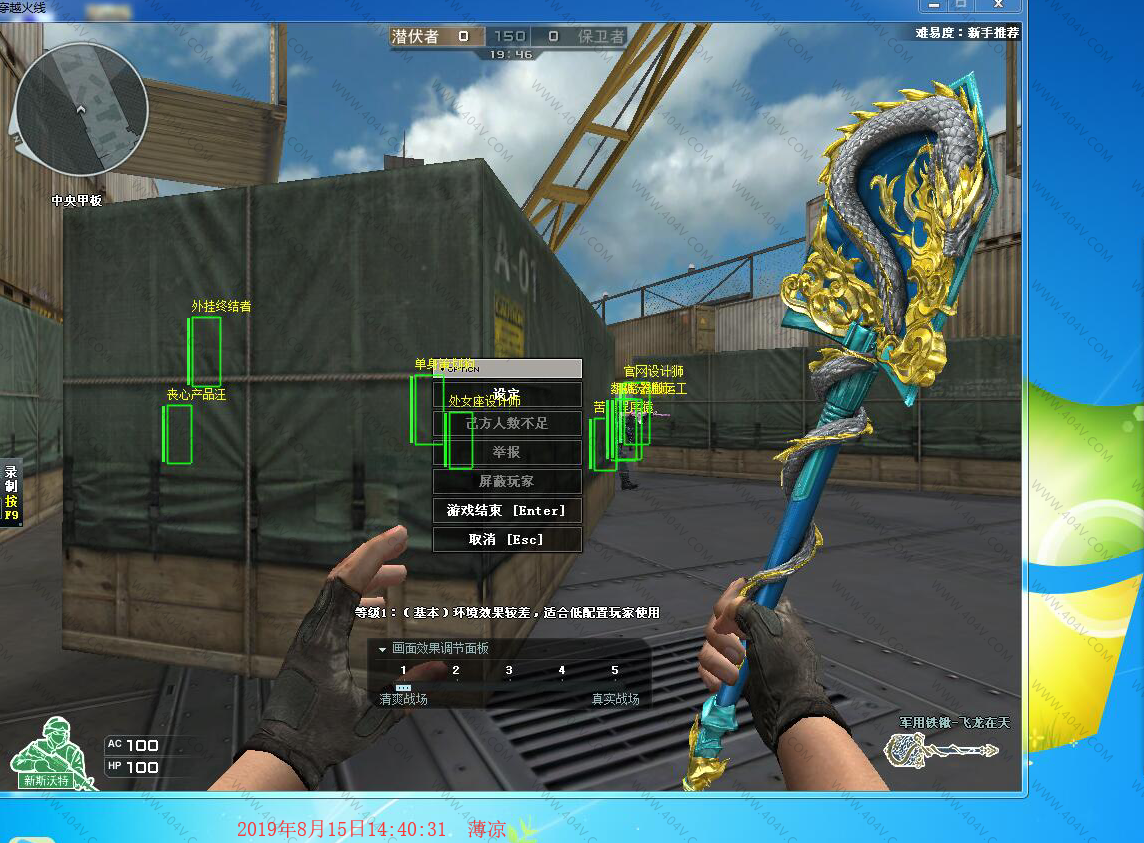Select the 军用铁锹-飞龙在天 weapon icon
Image resolution: width=1144 pixels, height=843 pixels.
point(941,748)
